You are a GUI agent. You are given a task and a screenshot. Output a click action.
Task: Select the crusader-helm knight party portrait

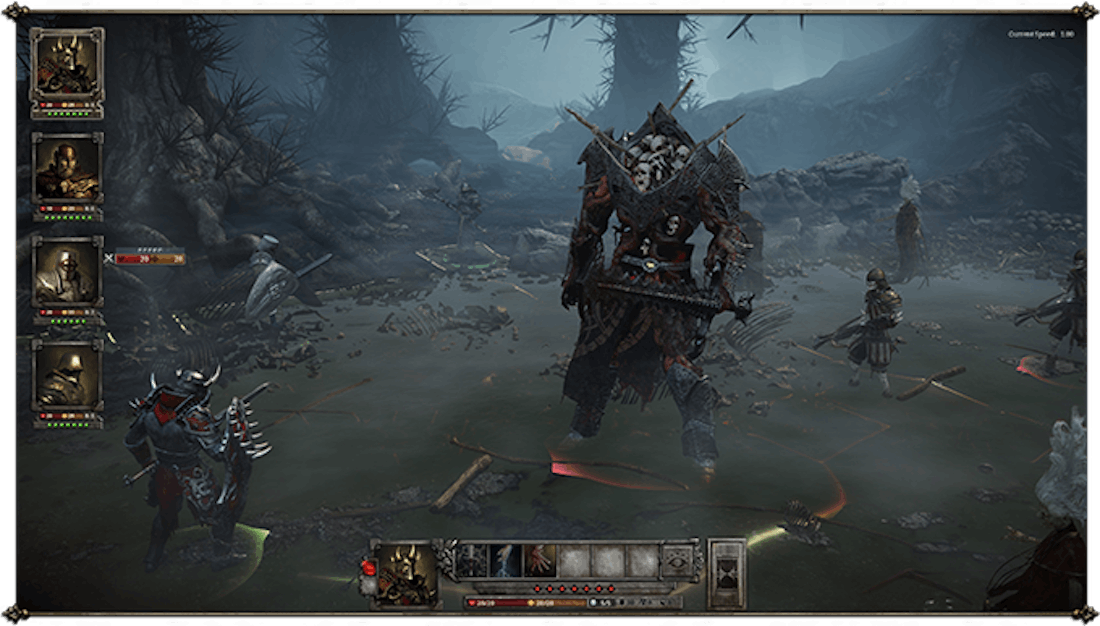pos(67,272)
